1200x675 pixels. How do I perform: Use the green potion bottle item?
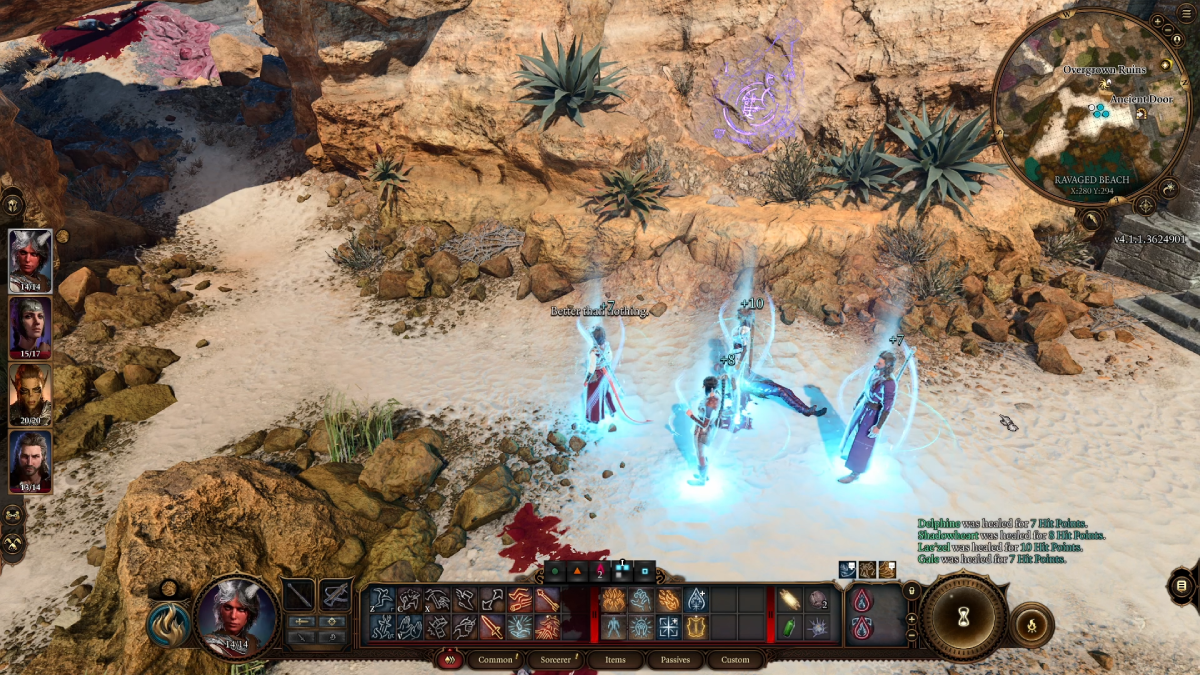coord(789,628)
